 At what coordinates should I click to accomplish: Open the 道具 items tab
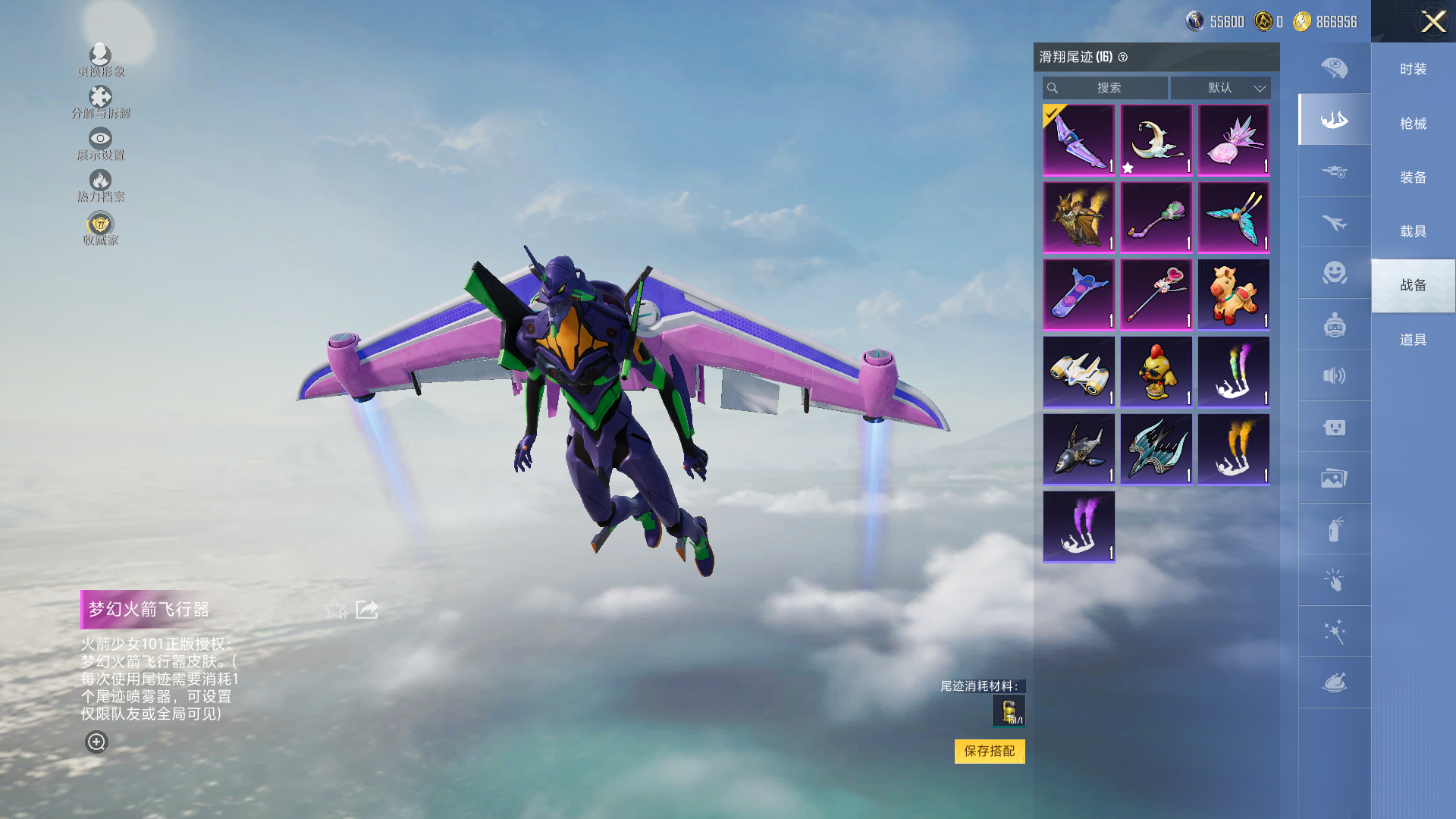pos(1413,340)
